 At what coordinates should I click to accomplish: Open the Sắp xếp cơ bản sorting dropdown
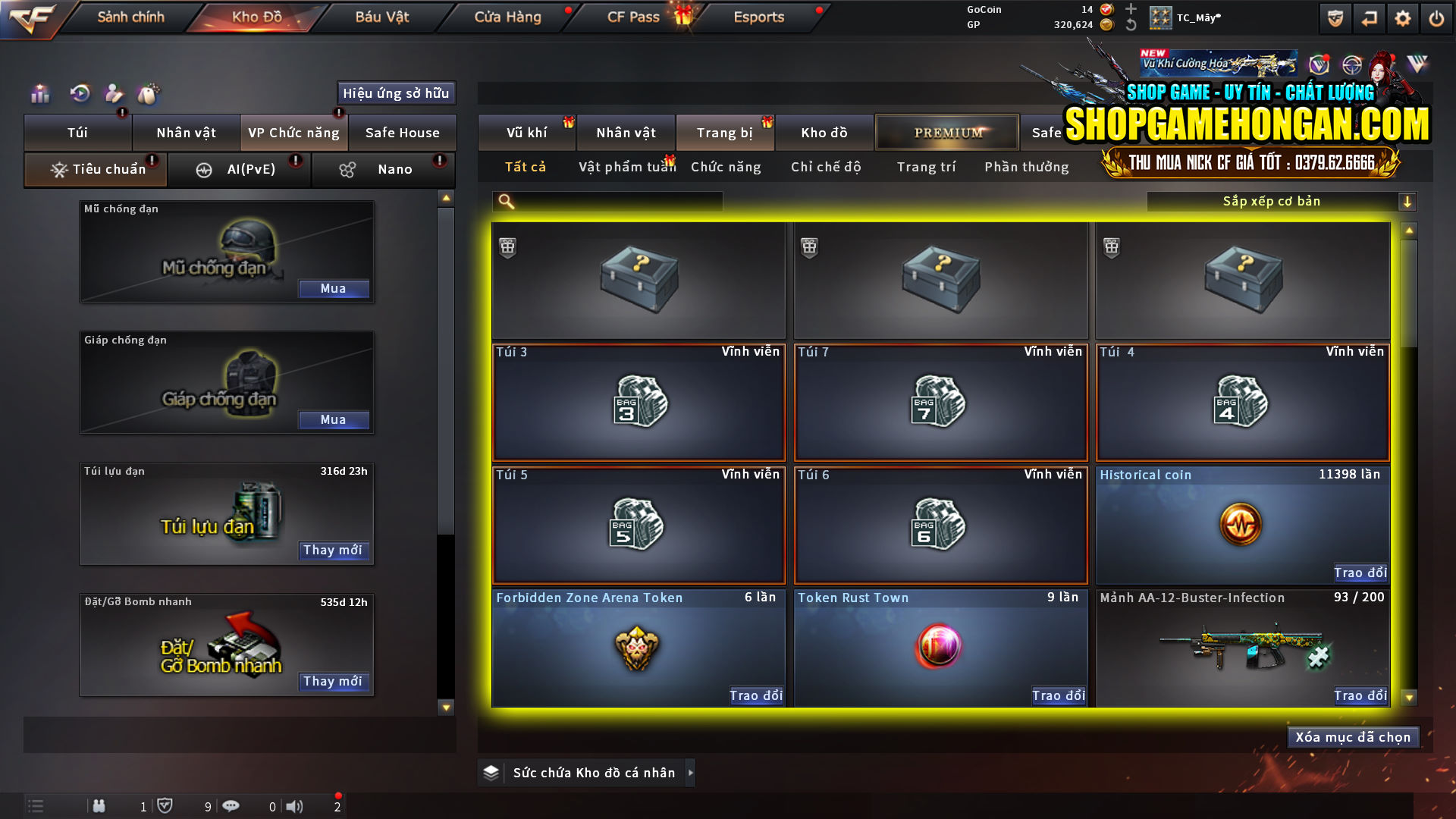1271,201
